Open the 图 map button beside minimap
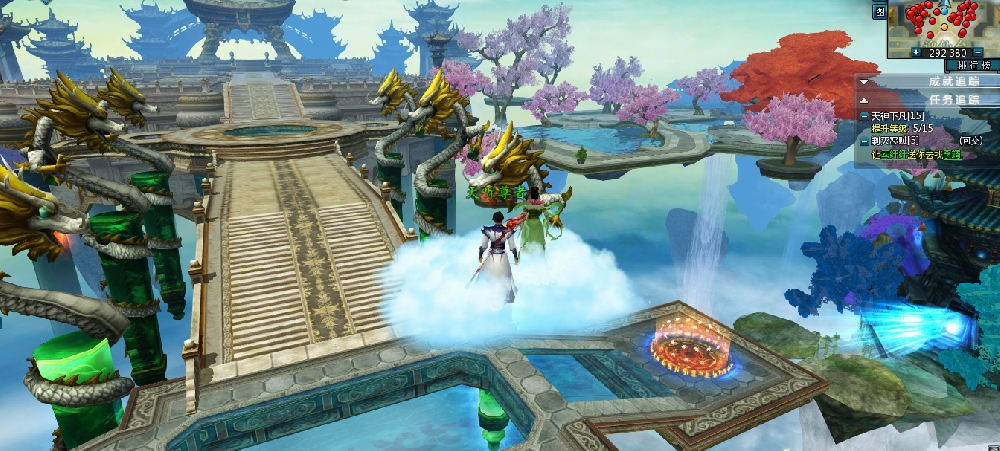Screen dimensions: 1000x451 (879, 11)
